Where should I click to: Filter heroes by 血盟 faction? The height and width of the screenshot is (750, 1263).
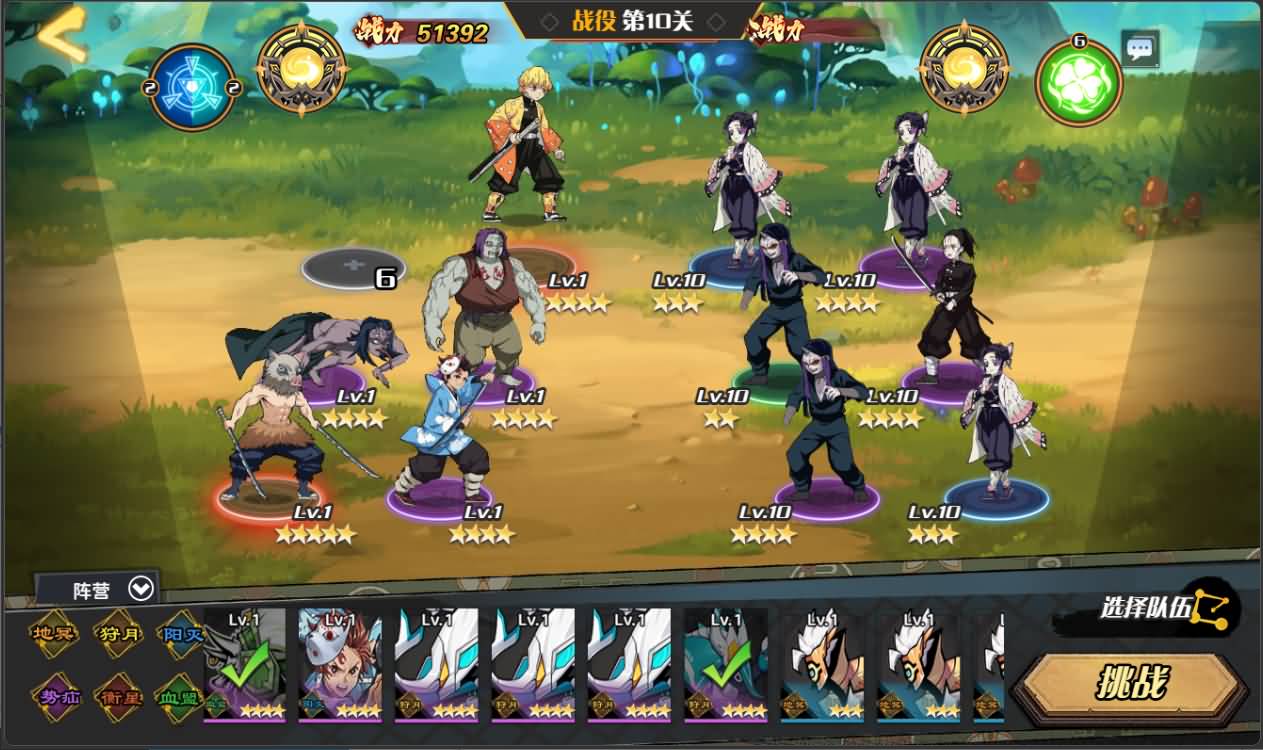[x=180, y=696]
